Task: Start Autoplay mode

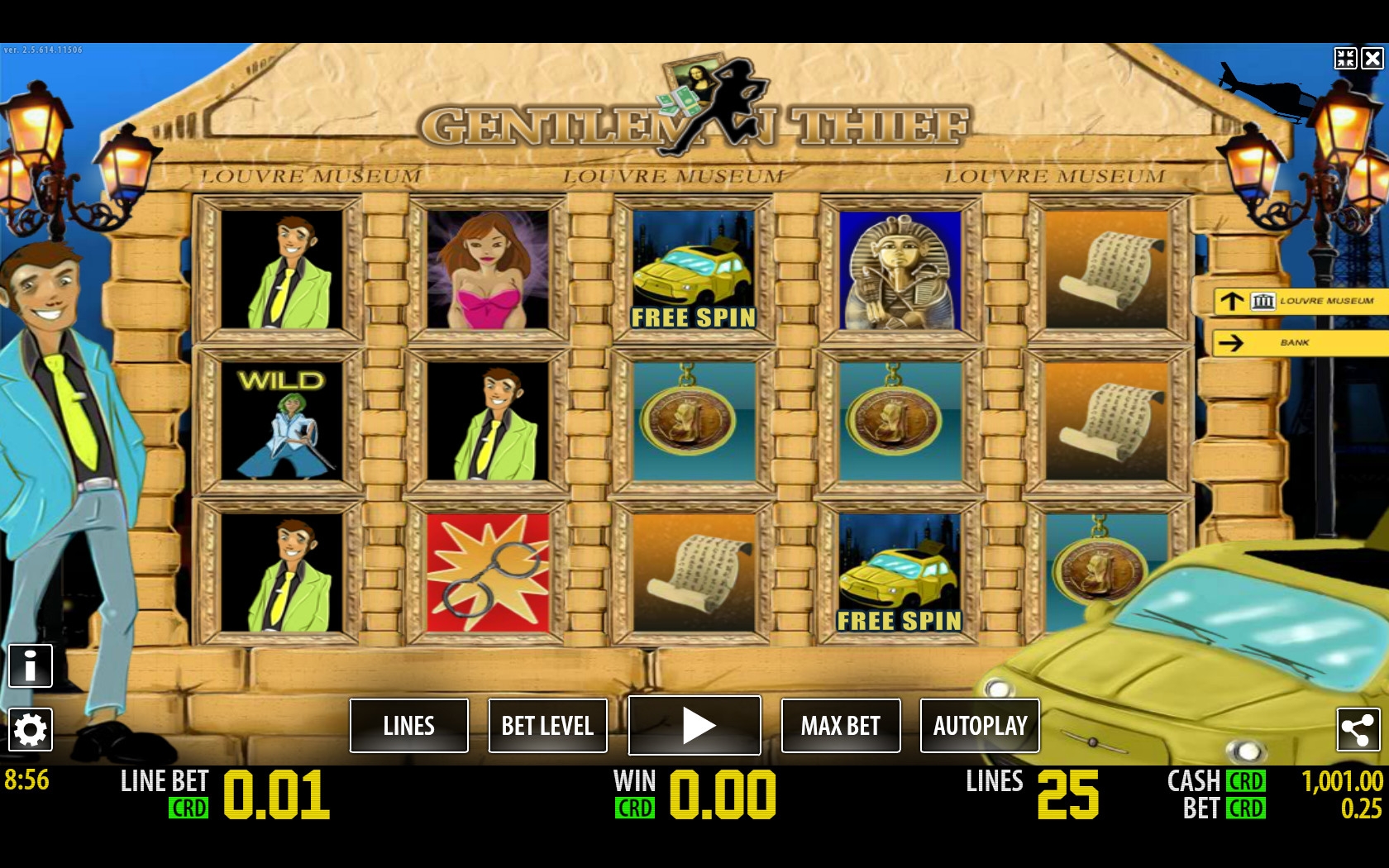Action: (x=980, y=726)
